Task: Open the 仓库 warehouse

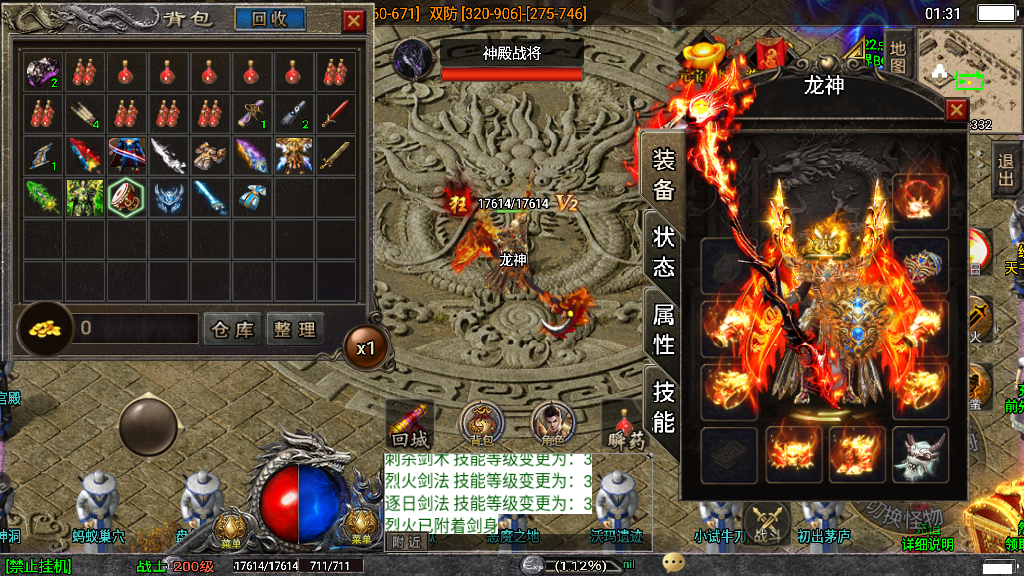Action: (233, 329)
